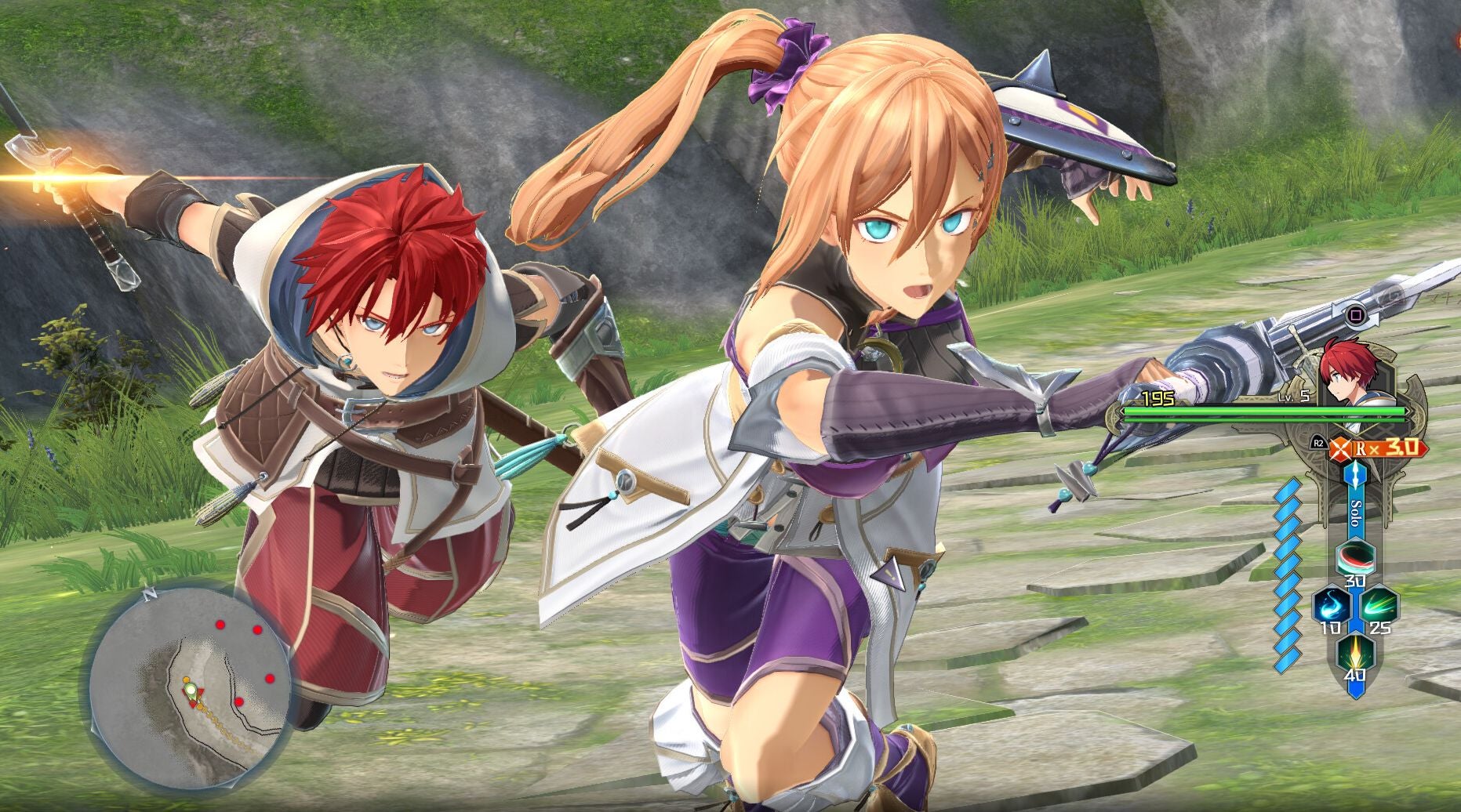Click the green player marker to toggle tracking
Viewport: 1461px width, 812px height.
191,690
